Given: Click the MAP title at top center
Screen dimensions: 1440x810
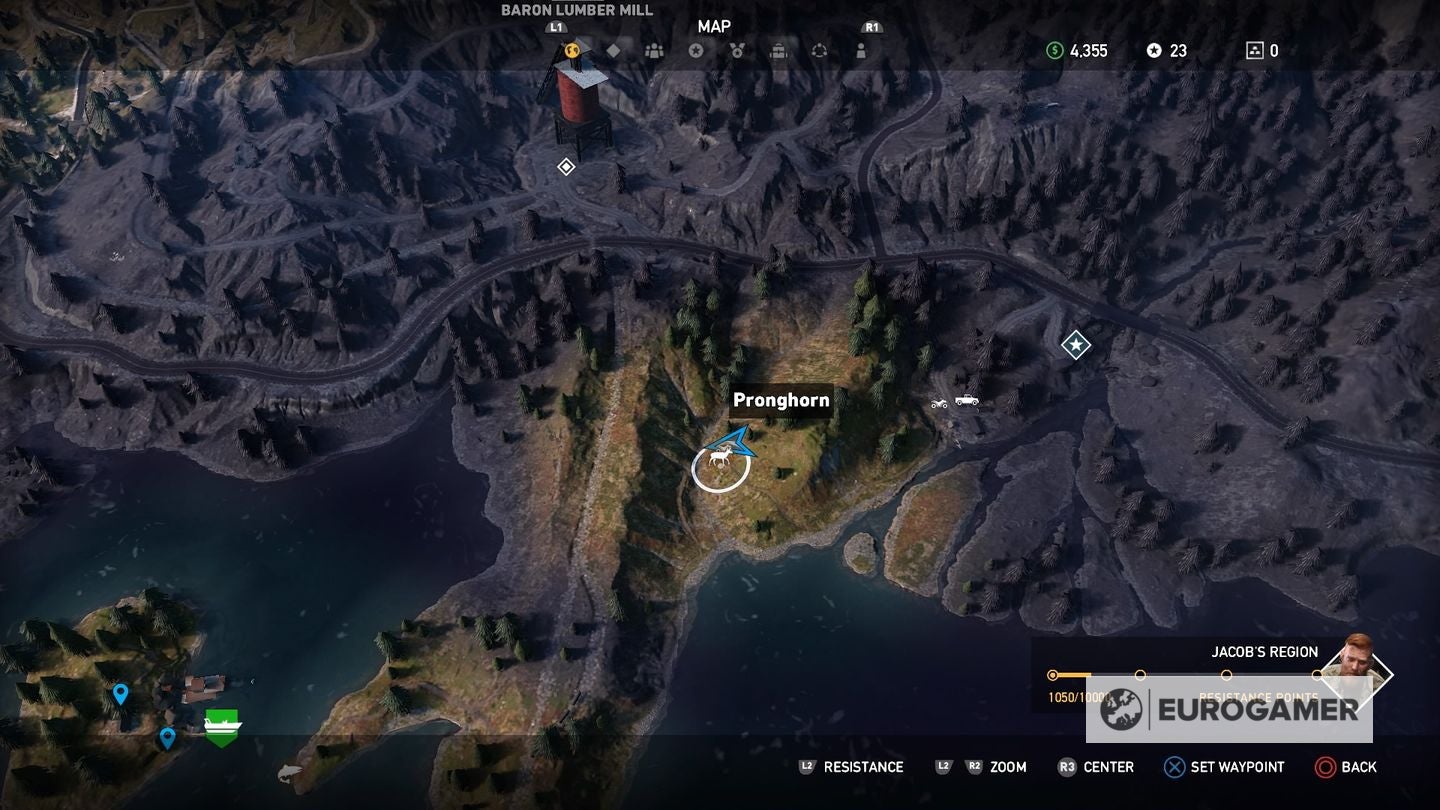Looking at the screenshot, I should pos(715,27).
